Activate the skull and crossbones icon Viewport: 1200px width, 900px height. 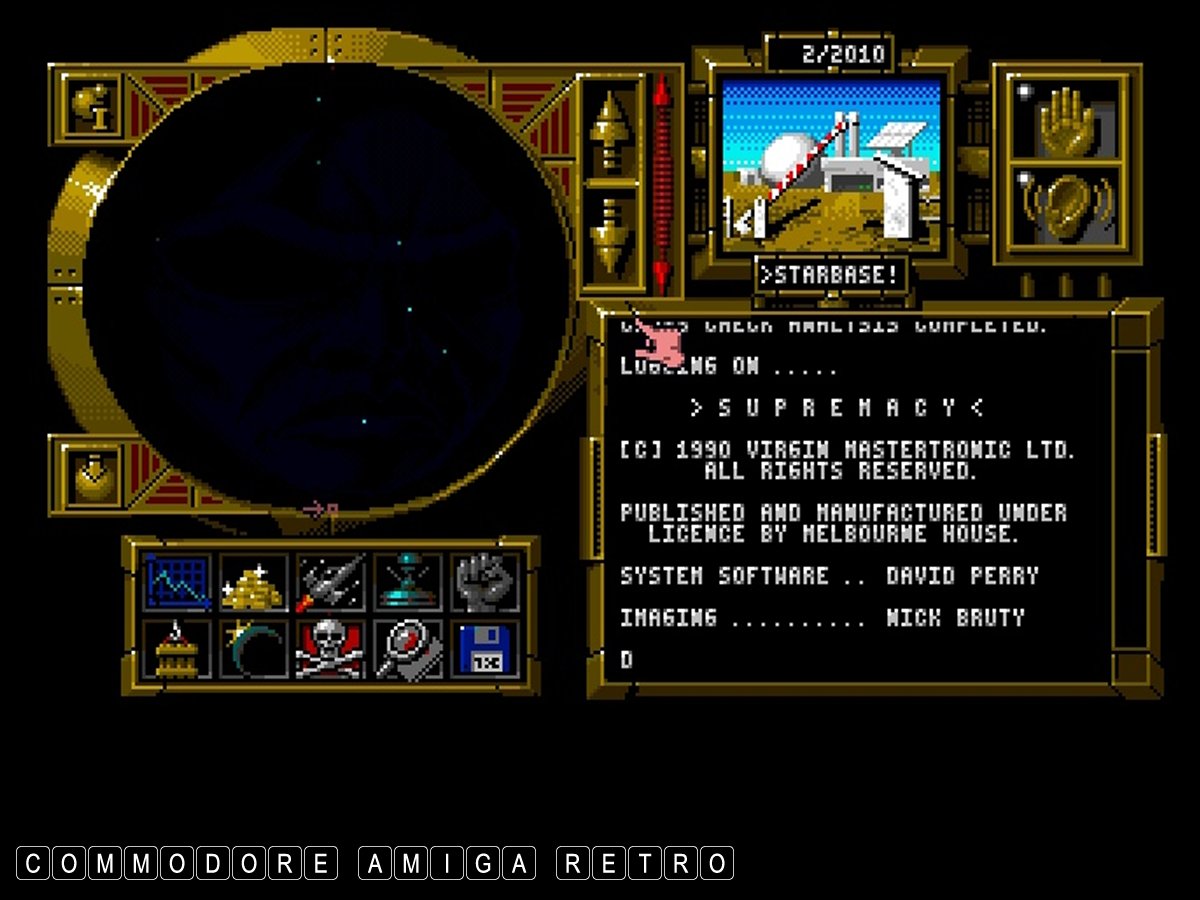click(x=331, y=649)
